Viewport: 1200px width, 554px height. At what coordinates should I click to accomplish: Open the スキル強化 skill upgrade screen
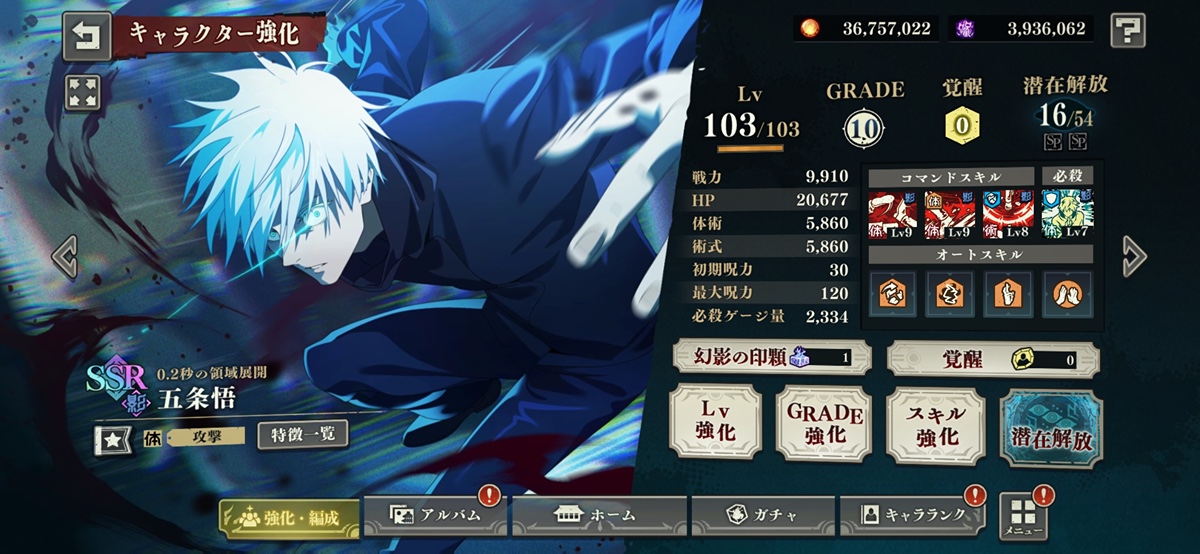(x=937, y=424)
